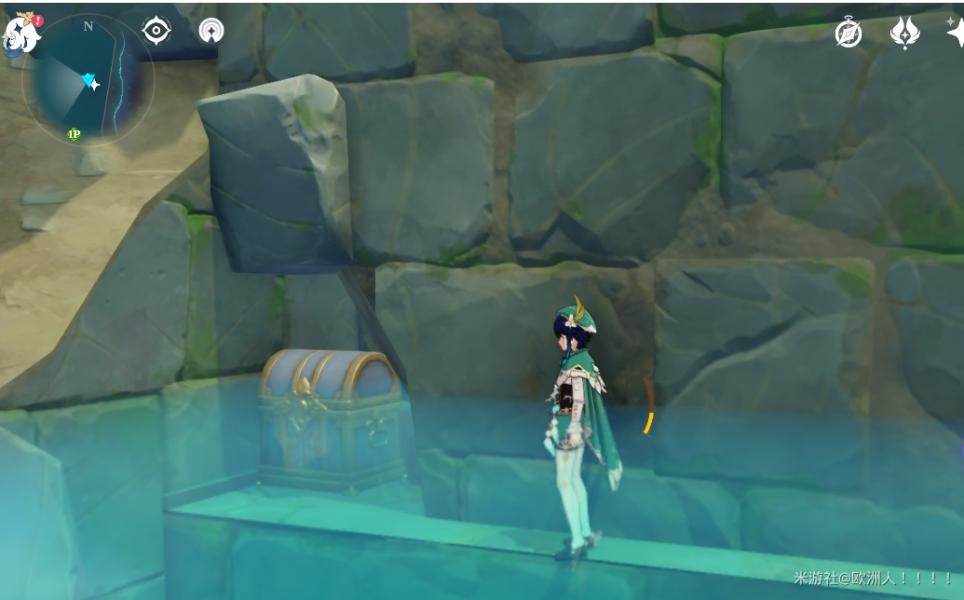Activate the eye-shaped elemental sight icon
This screenshot has height=600, width=964.
(156, 31)
